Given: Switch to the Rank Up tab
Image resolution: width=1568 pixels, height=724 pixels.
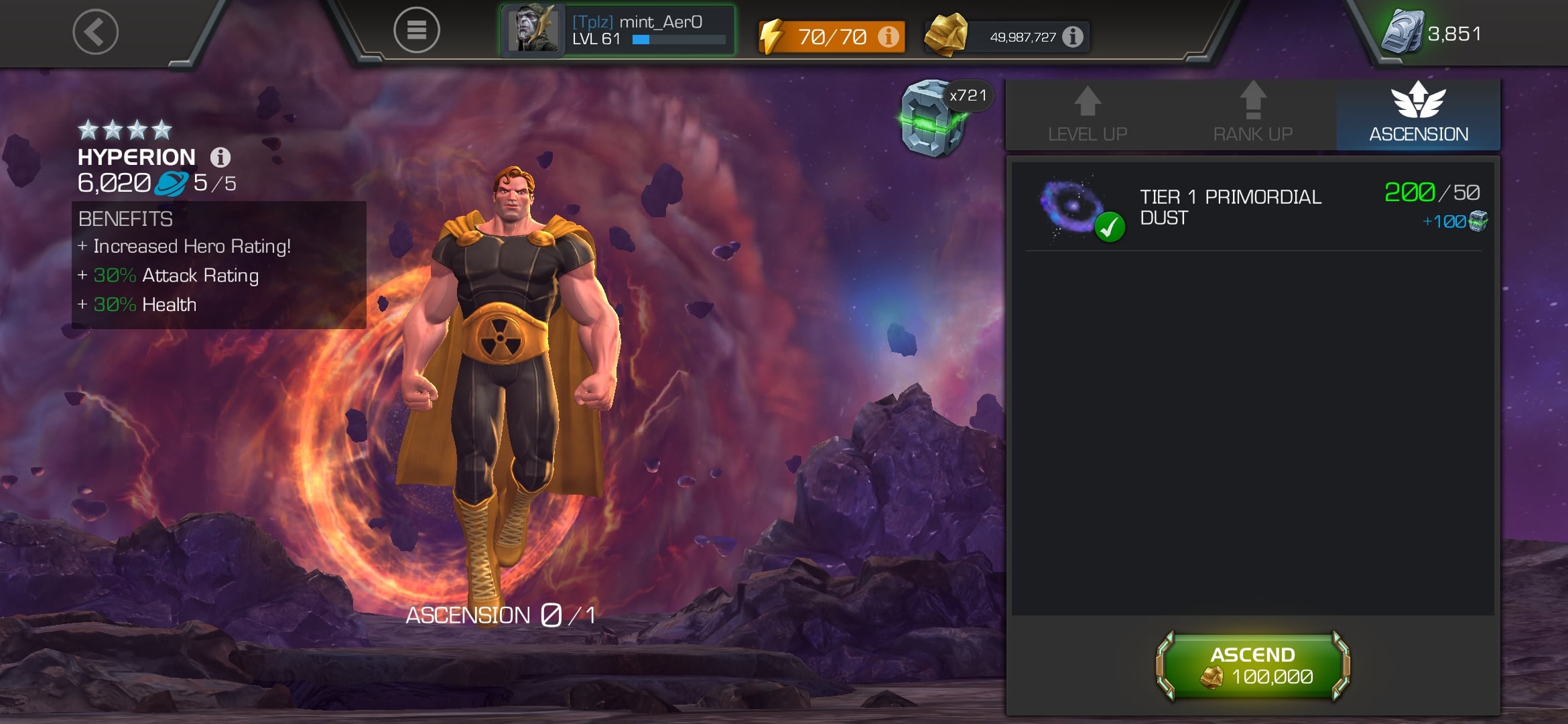Looking at the screenshot, I should (1252, 114).
